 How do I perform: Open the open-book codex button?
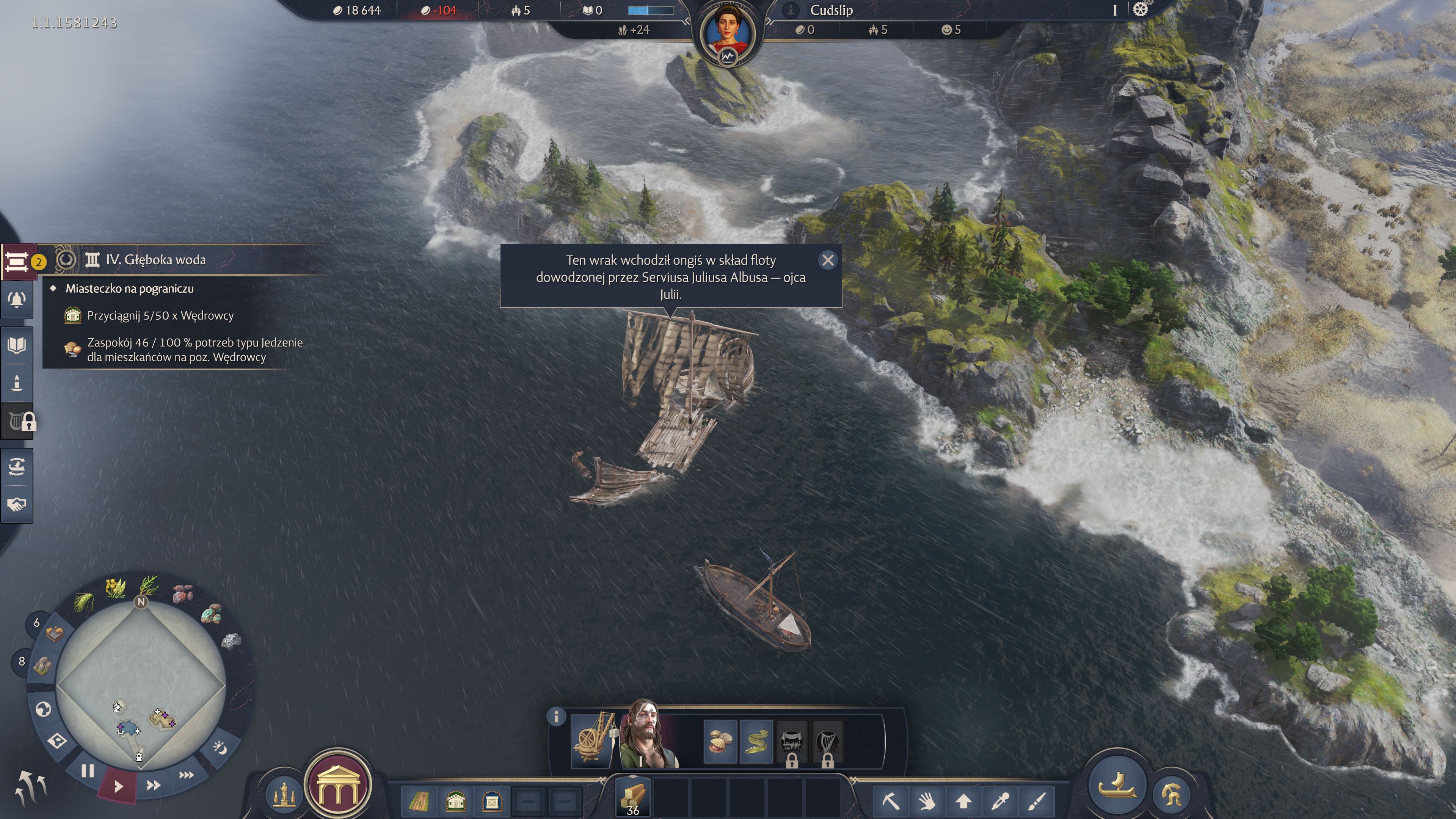click(x=17, y=345)
